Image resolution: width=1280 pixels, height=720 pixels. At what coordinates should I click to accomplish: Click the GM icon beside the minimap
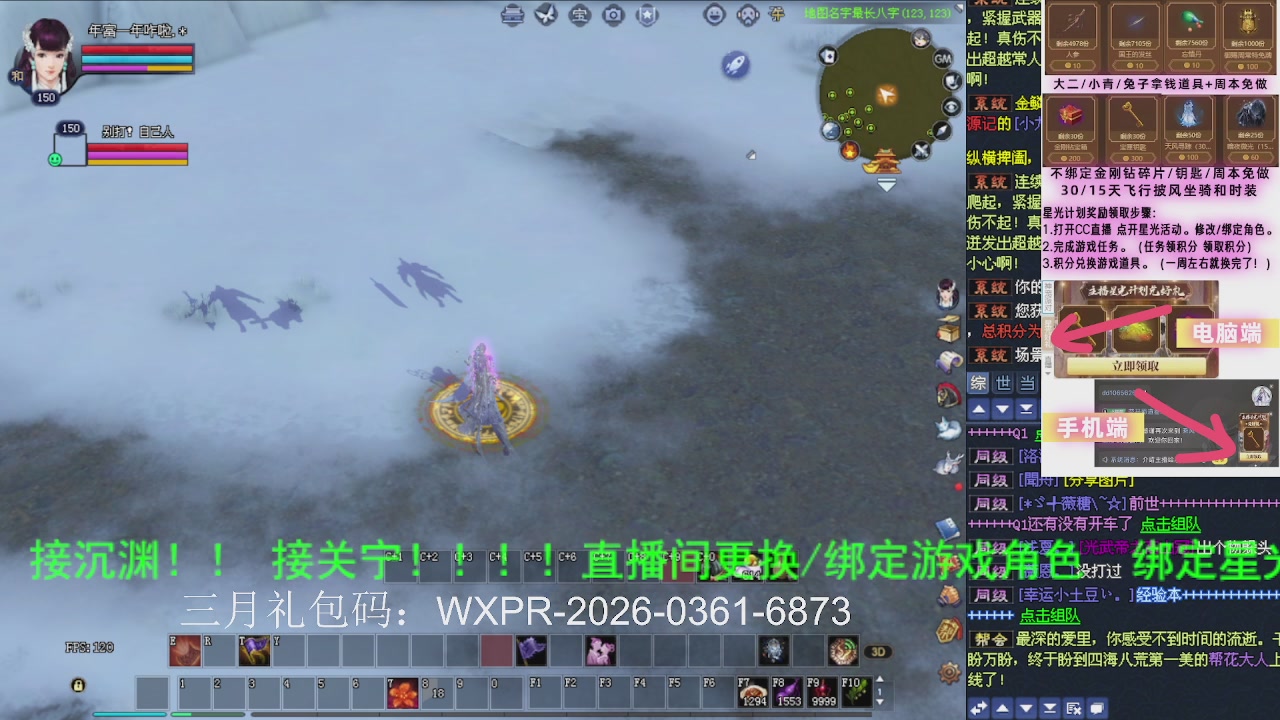click(943, 58)
